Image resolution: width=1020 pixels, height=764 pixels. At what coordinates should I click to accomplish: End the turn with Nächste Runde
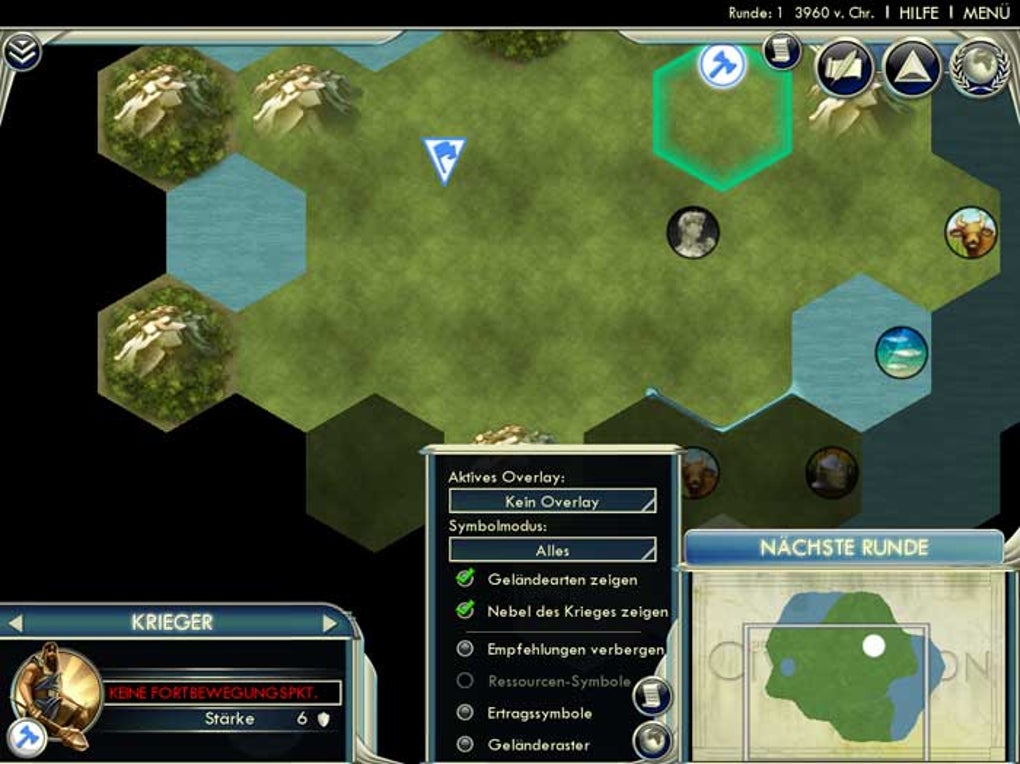tap(844, 548)
